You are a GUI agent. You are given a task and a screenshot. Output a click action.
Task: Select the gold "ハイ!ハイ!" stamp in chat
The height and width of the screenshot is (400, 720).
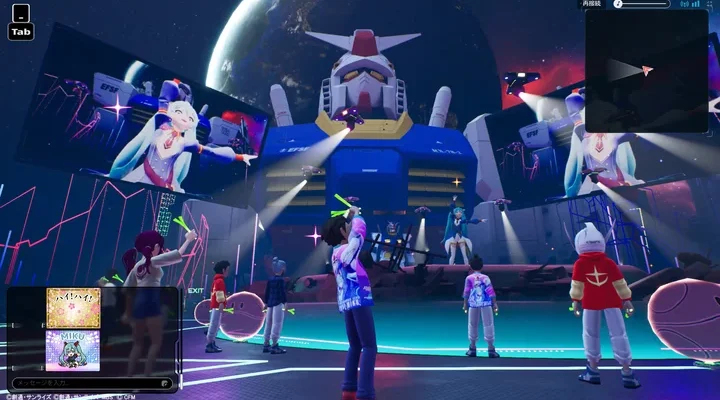pos(72,308)
